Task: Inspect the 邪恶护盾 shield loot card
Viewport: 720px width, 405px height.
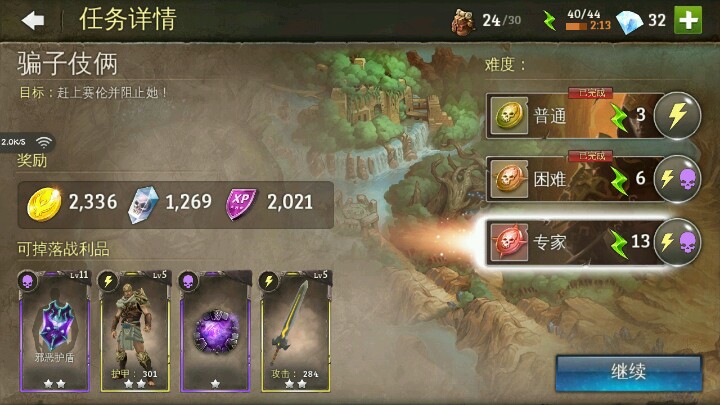Action: [x=55, y=330]
